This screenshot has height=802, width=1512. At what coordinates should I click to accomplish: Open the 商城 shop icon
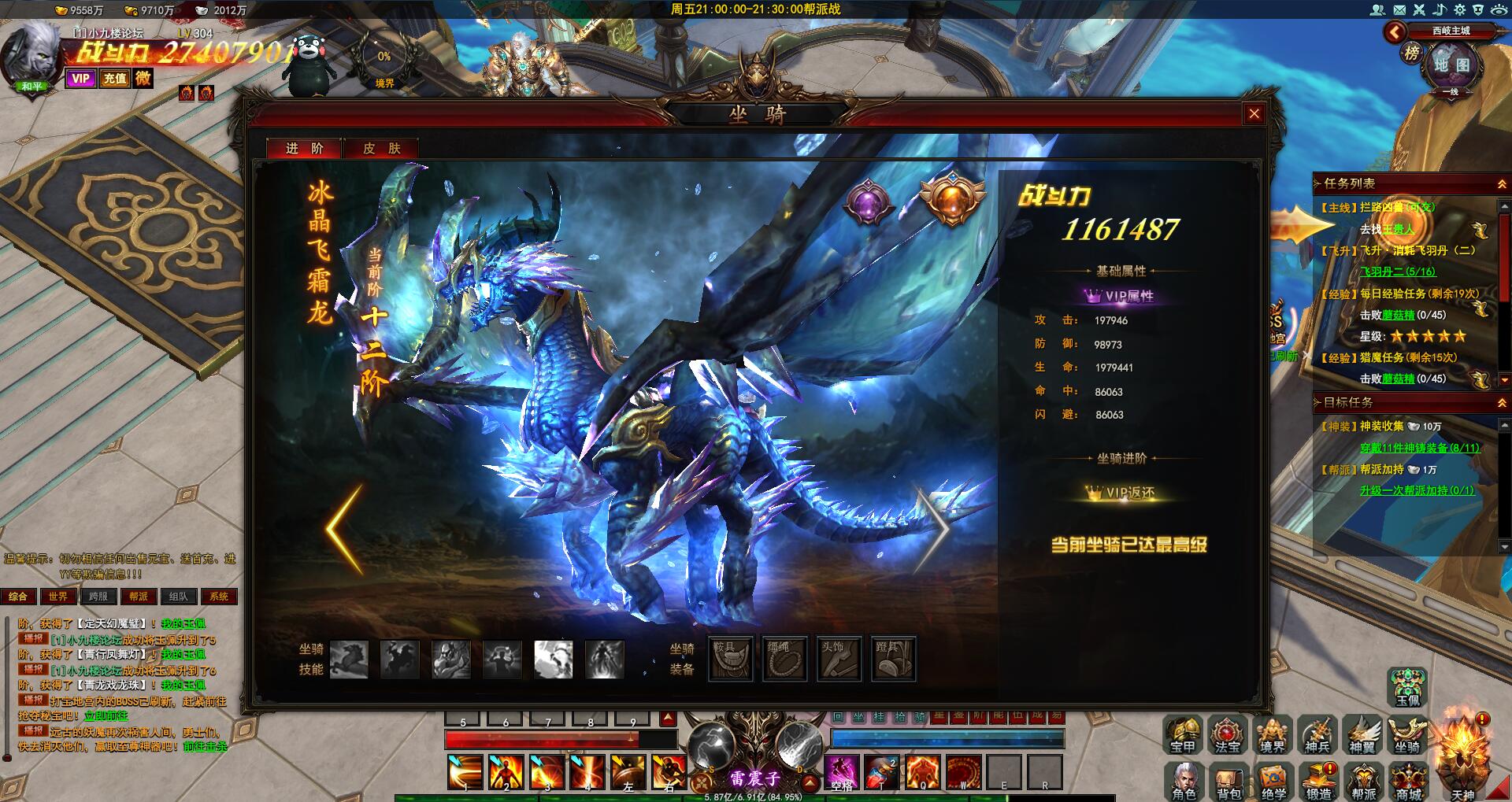1409,782
